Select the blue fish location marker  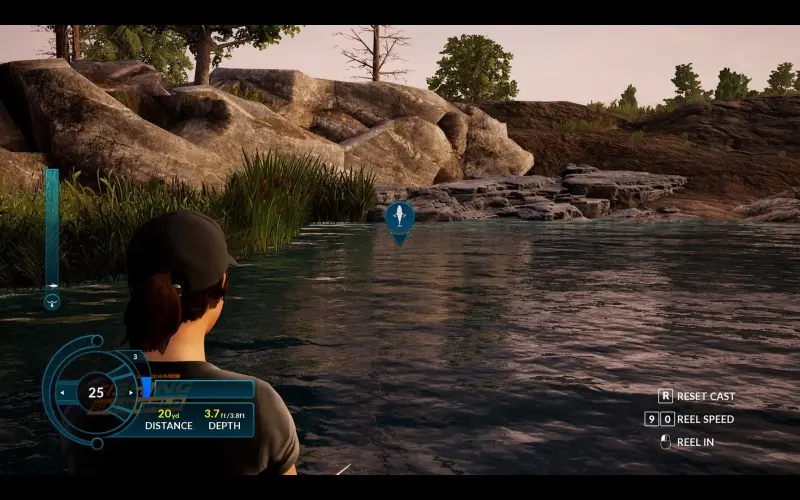click(x=399, y=217)
